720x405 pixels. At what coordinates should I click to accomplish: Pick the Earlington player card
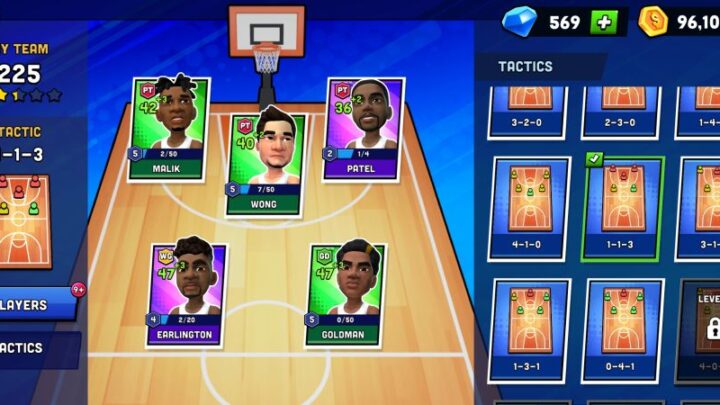tap(188, 293)
